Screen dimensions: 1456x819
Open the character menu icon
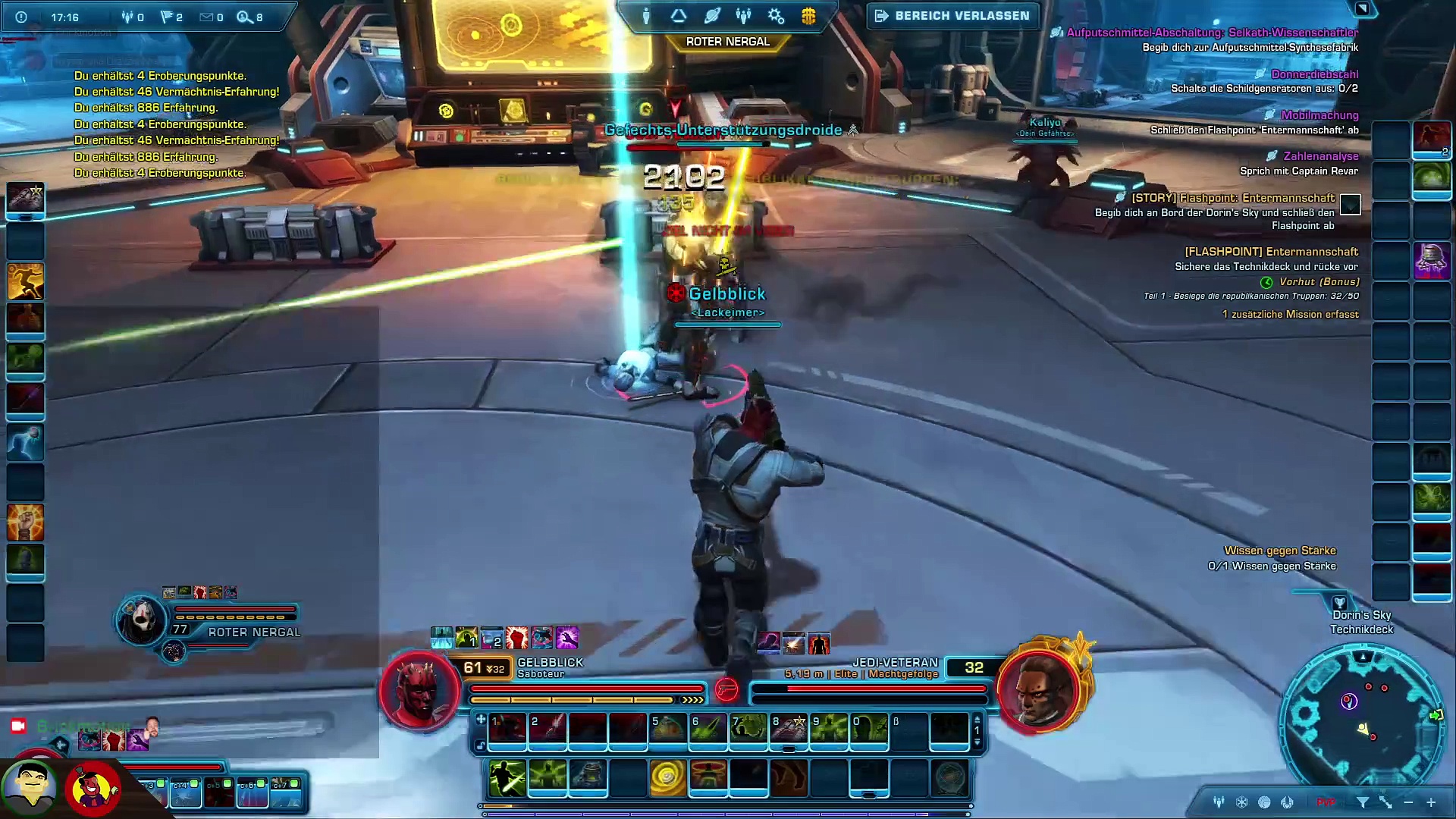[x=646, y=16]
